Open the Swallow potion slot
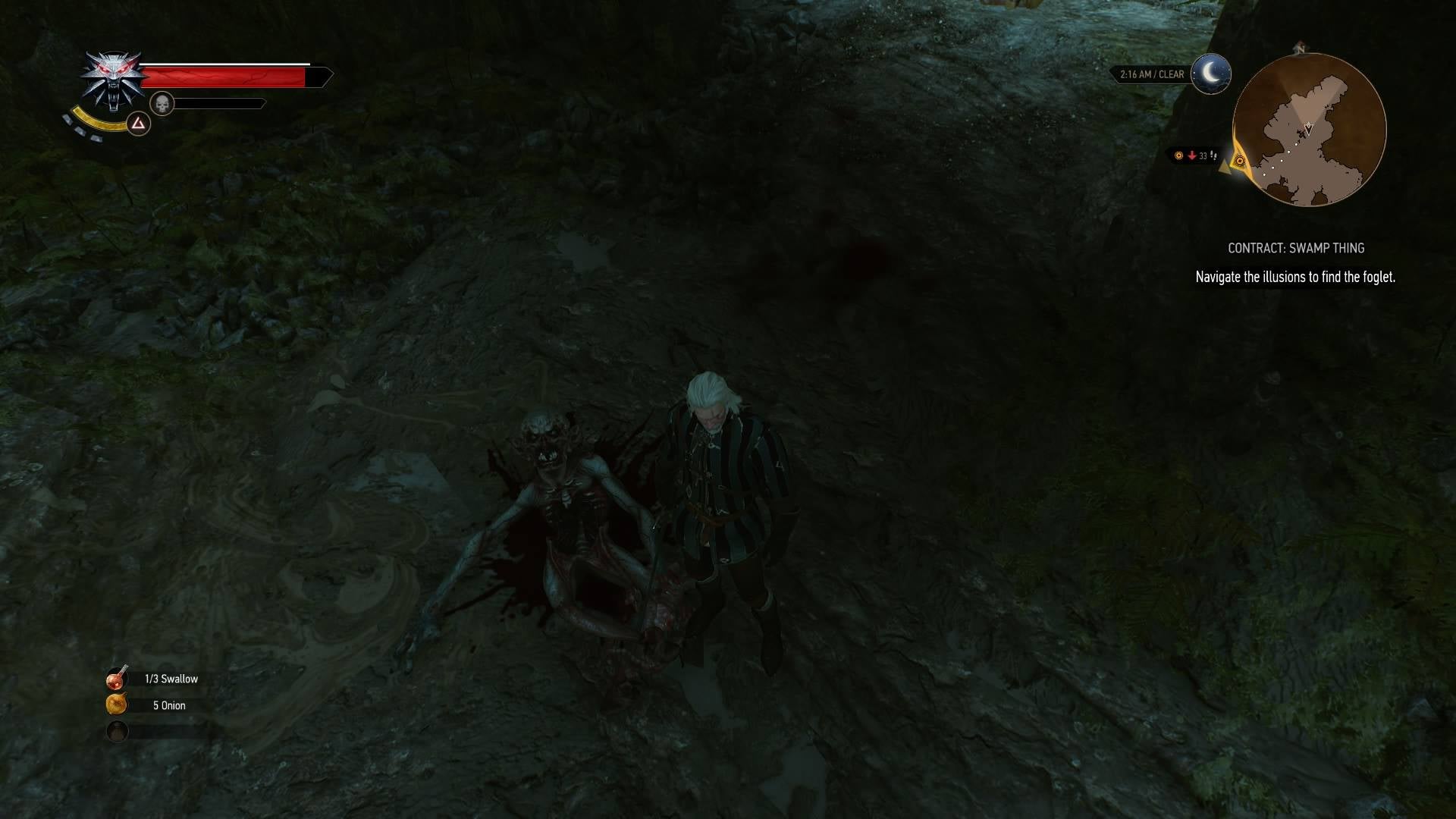 [x=115, y=679]
